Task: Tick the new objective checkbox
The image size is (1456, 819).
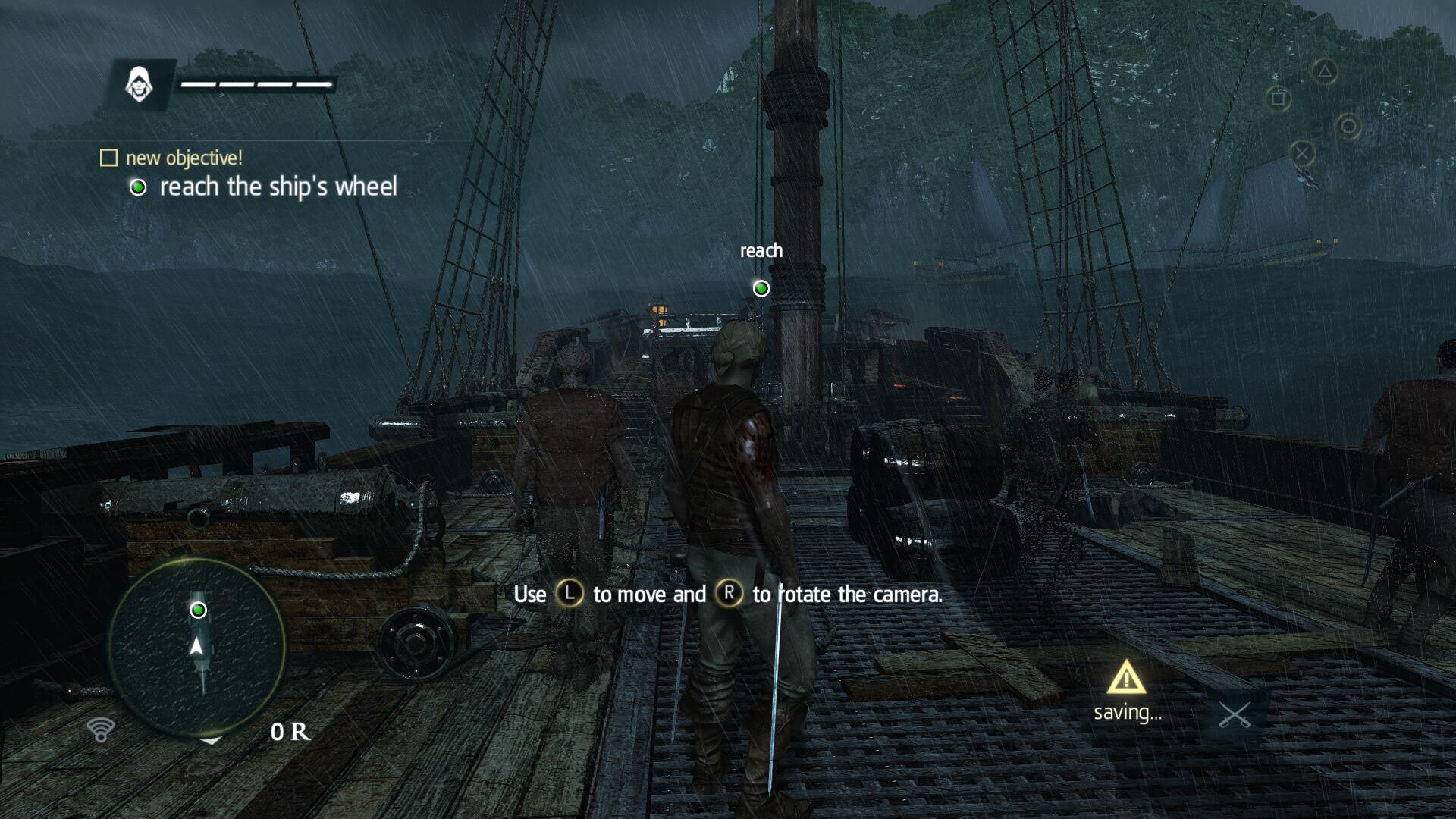Action: [109, 158]
